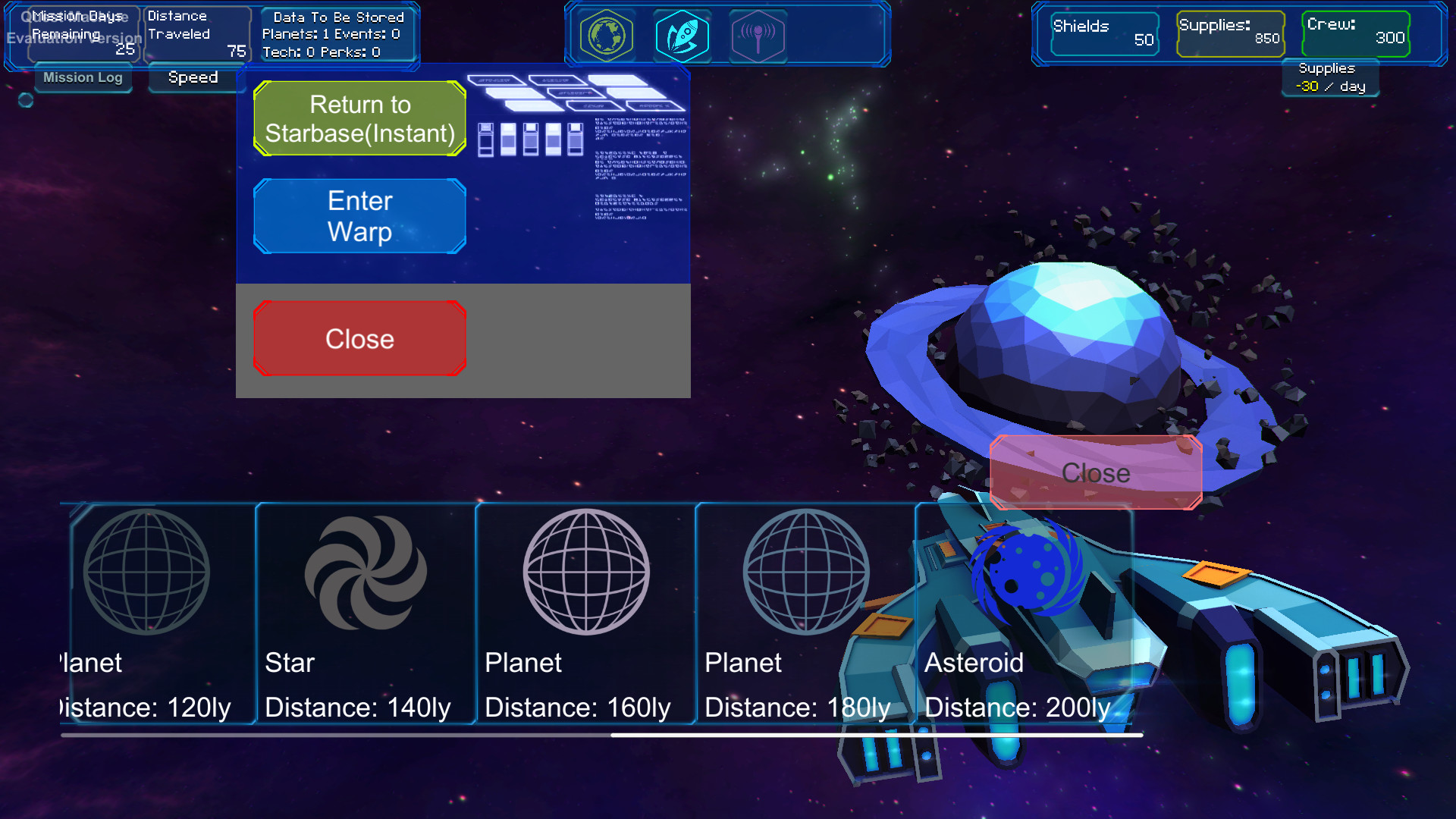
Task: Select the purple signal antenna icon
Action: (759, 34)
